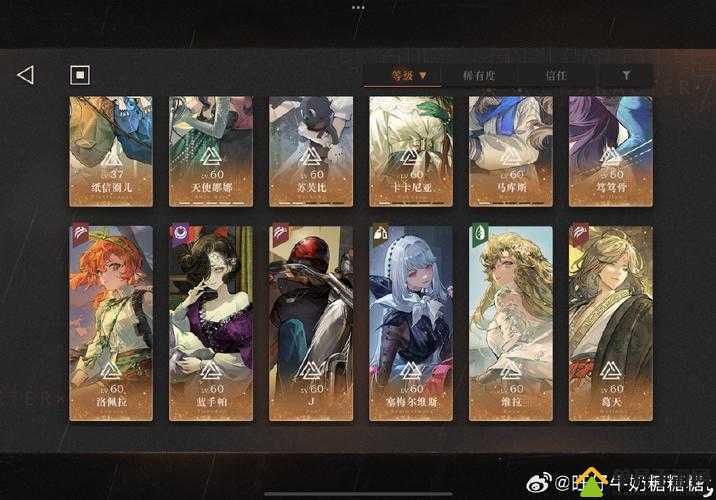Open the 苏芙比 character card
Screen dimensions: 716x500
pos(310,150)
